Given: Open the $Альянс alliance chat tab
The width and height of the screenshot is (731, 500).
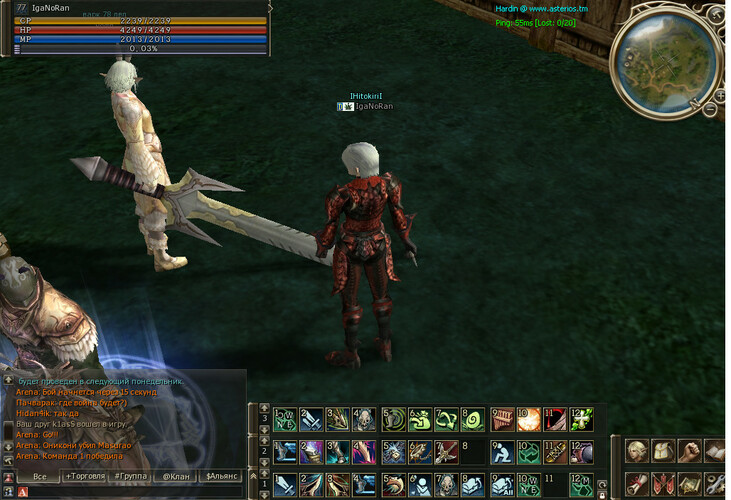Looking at the screenshot, I should (x=223, y=476).
